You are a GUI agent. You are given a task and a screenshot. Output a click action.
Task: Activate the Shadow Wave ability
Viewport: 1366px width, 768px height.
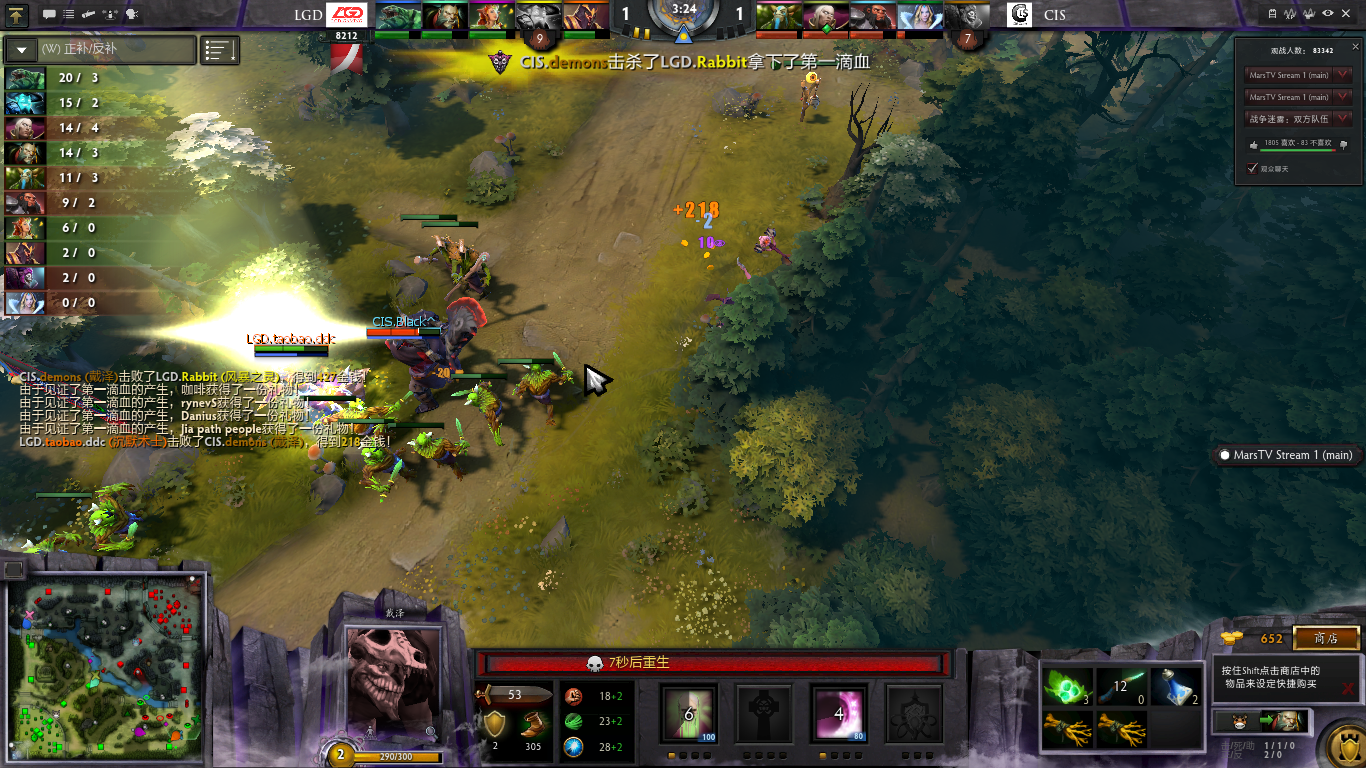point(839,714)
